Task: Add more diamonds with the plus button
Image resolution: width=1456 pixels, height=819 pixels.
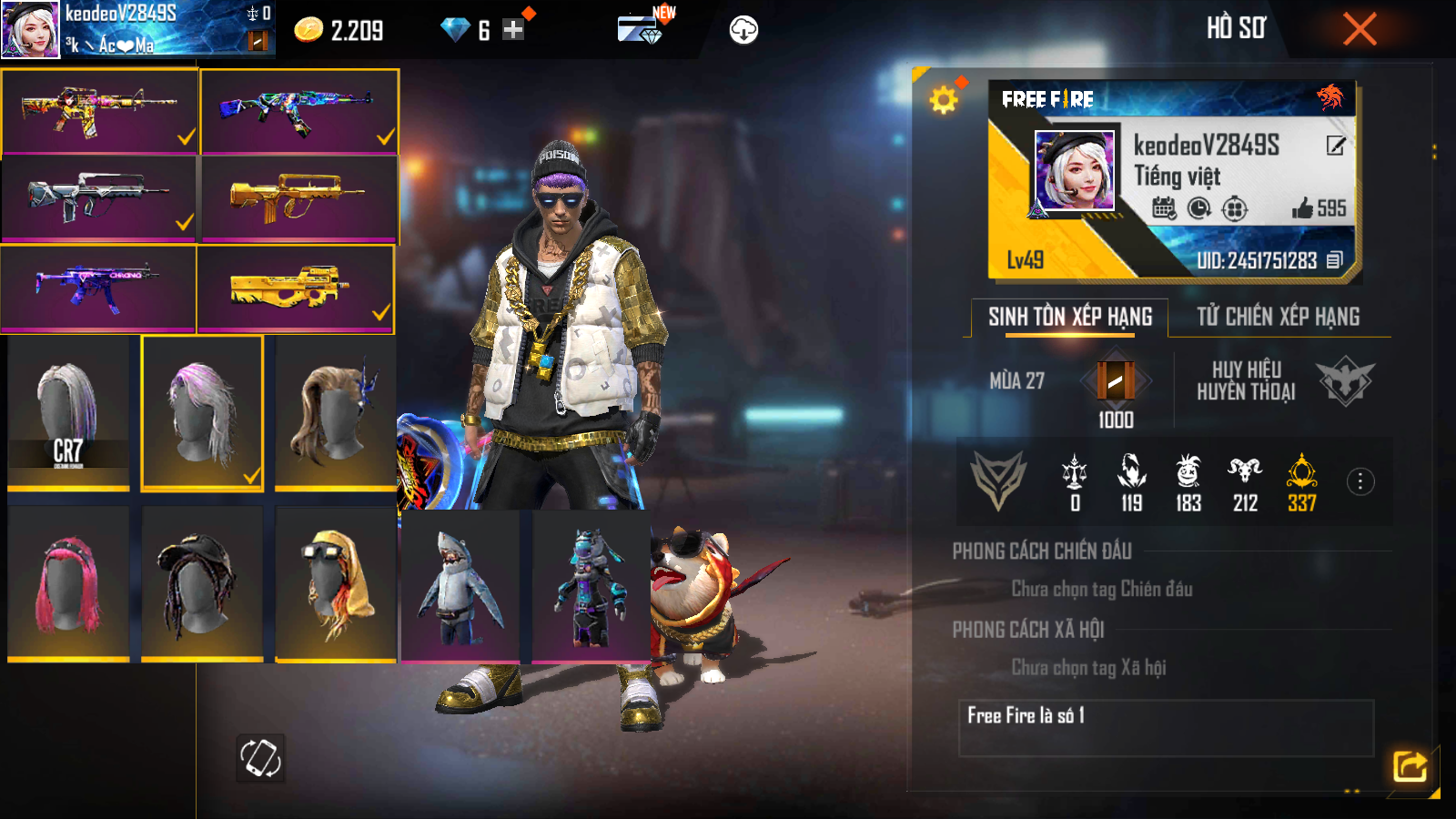Action: 513,30
